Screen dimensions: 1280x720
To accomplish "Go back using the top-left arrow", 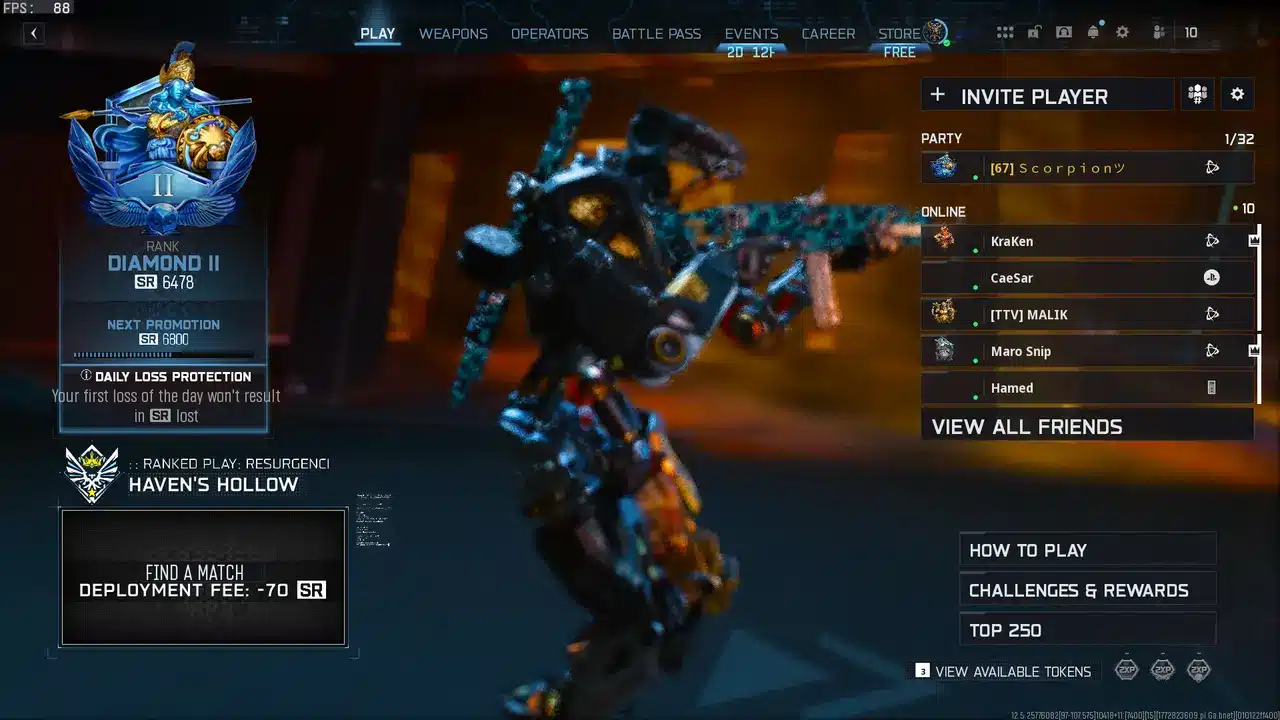I will pyautogui.click(x=34, y=34).
